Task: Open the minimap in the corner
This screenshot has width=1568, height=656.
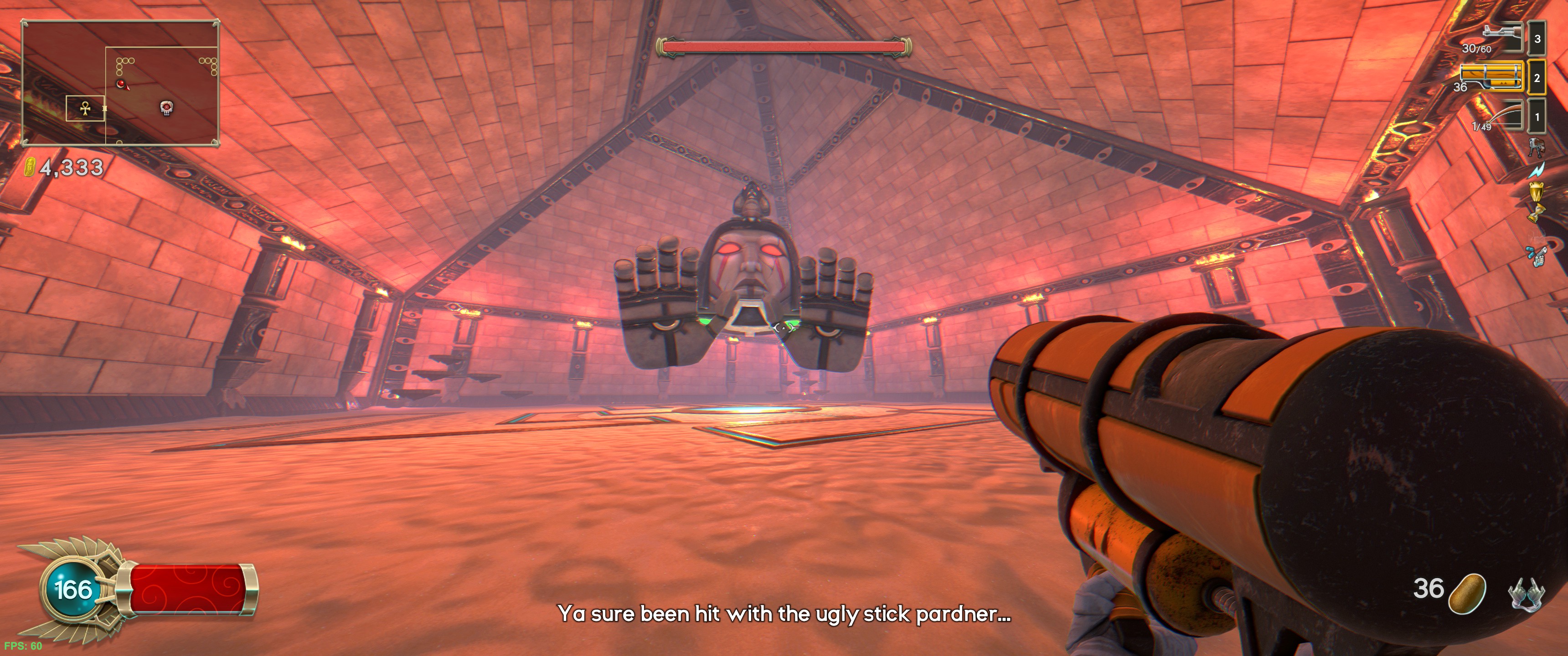Action: [120, 83]
